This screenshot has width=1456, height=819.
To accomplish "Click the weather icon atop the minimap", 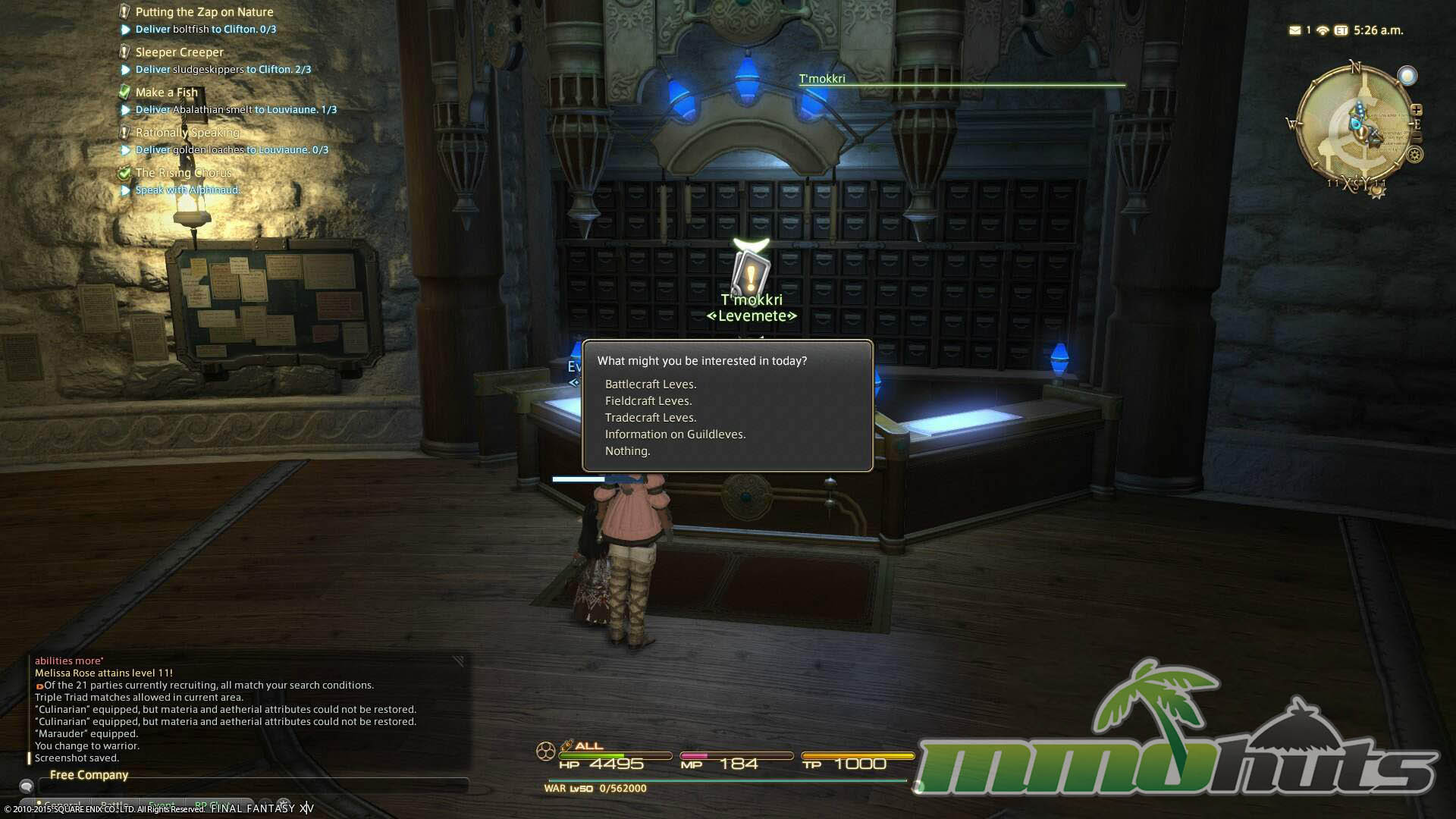I will pos(1407,76).
